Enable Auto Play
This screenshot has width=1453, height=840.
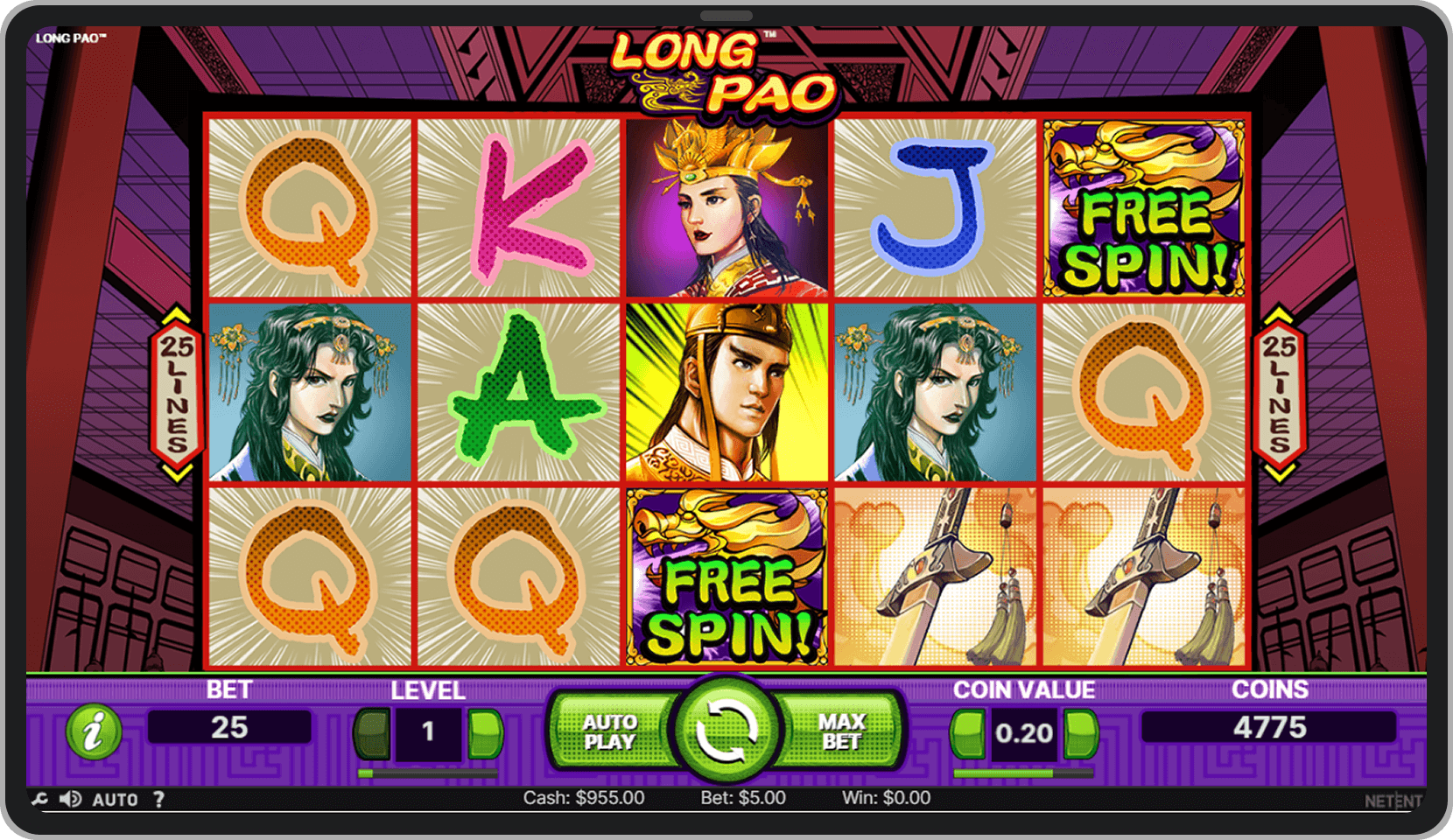tap(611, 731)
